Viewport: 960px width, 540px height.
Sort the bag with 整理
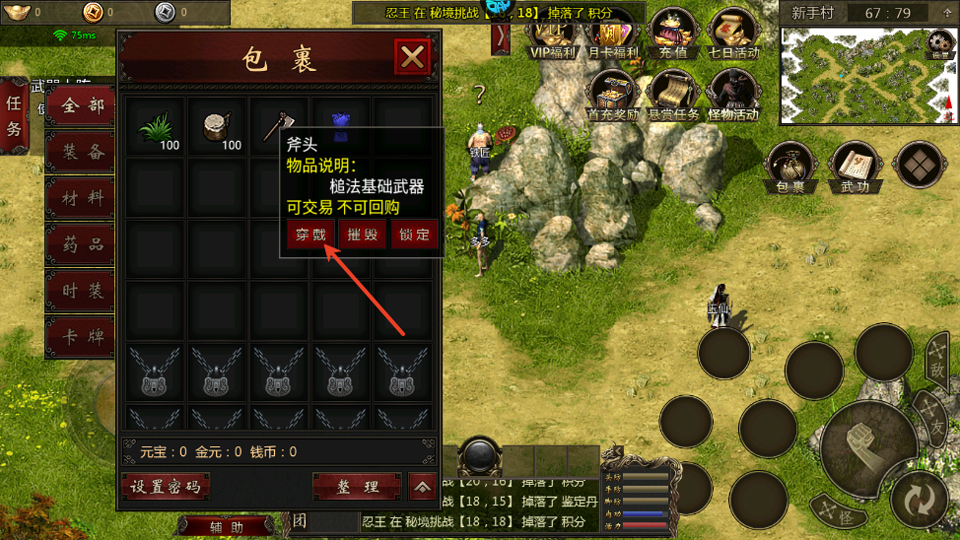click(x=357, y=487)
